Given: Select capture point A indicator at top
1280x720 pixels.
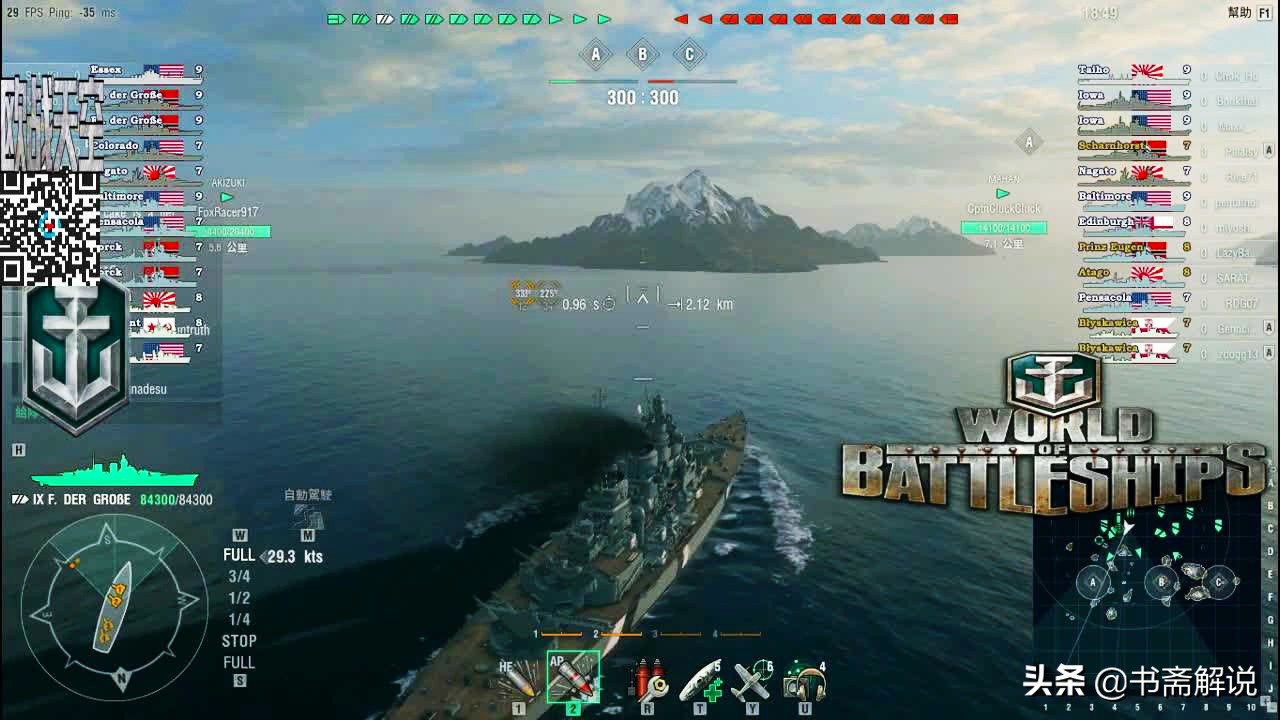Looking at the screenshot, I should (x=596, y=54).
